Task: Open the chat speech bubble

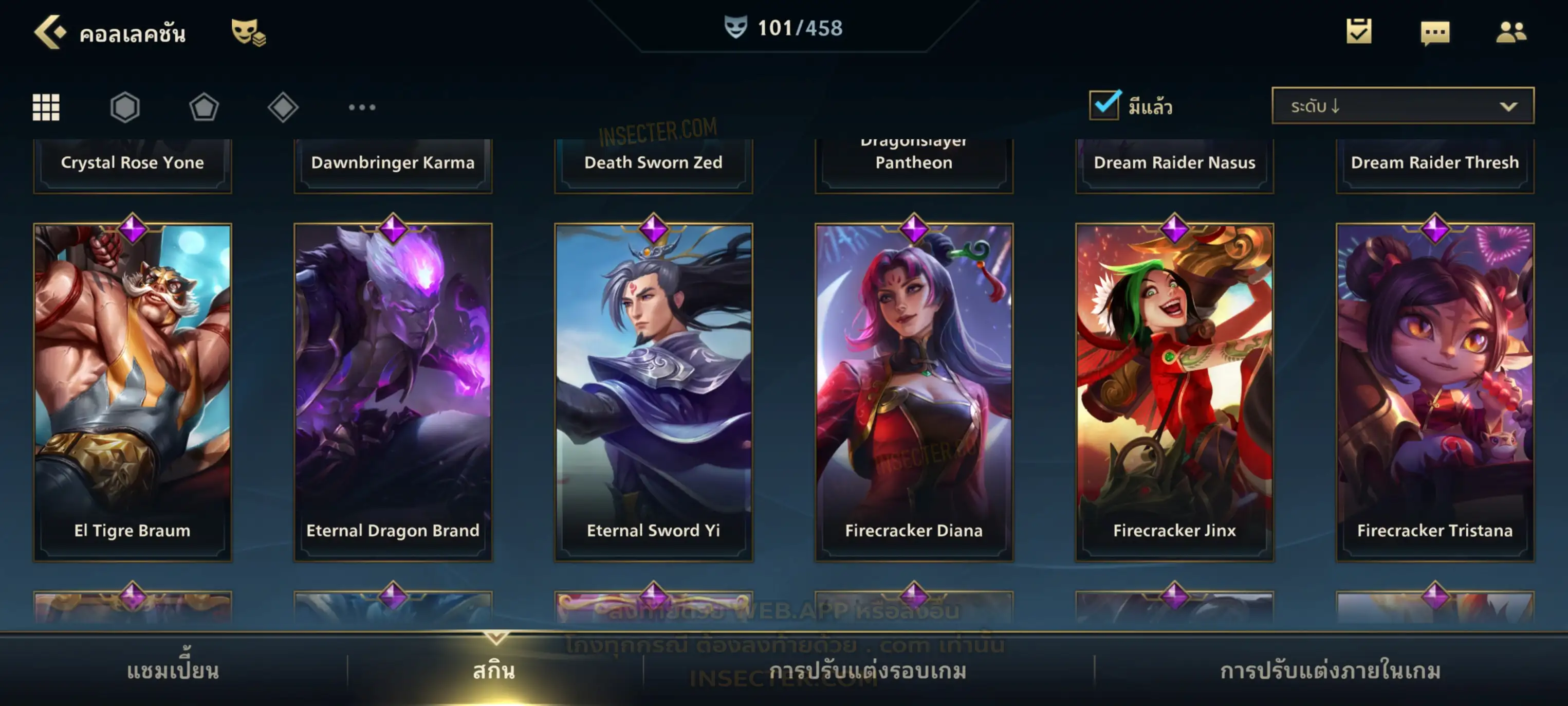Action: coord(1435,32)
